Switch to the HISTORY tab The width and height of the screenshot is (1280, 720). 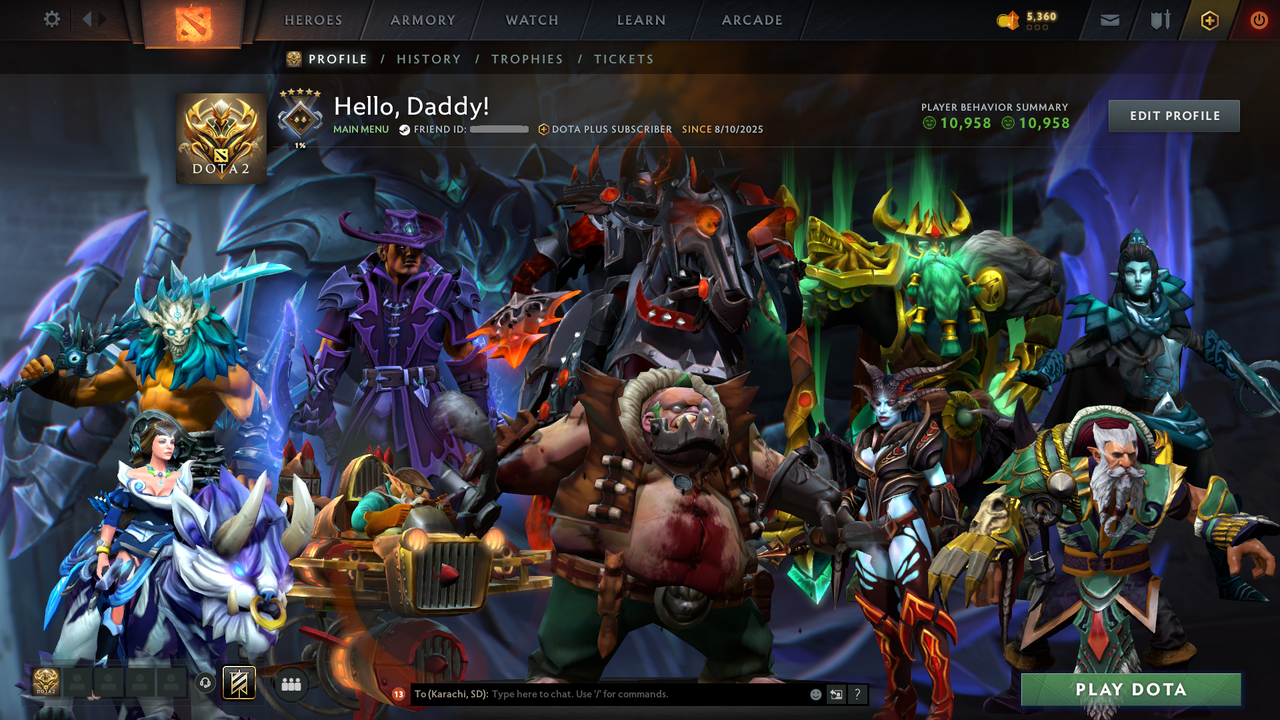[429, 59]
